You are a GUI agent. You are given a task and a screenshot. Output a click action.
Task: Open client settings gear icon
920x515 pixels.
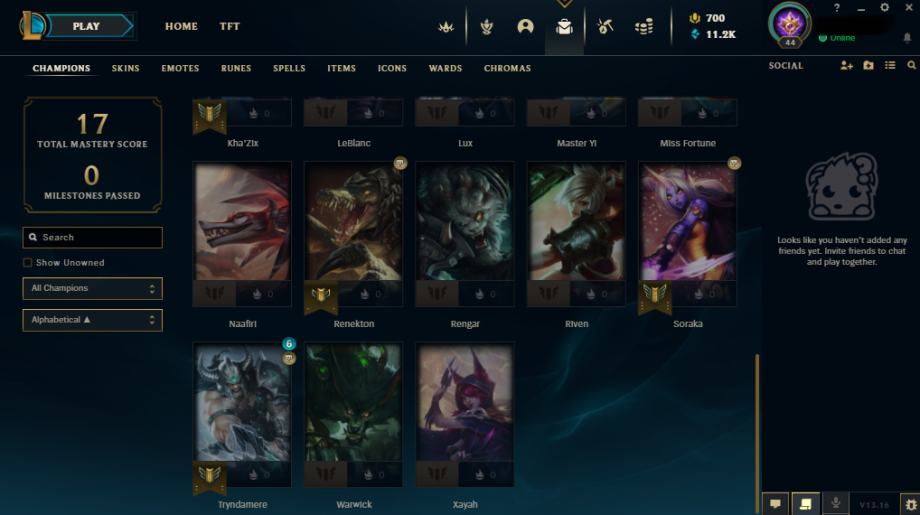(884, 8)
